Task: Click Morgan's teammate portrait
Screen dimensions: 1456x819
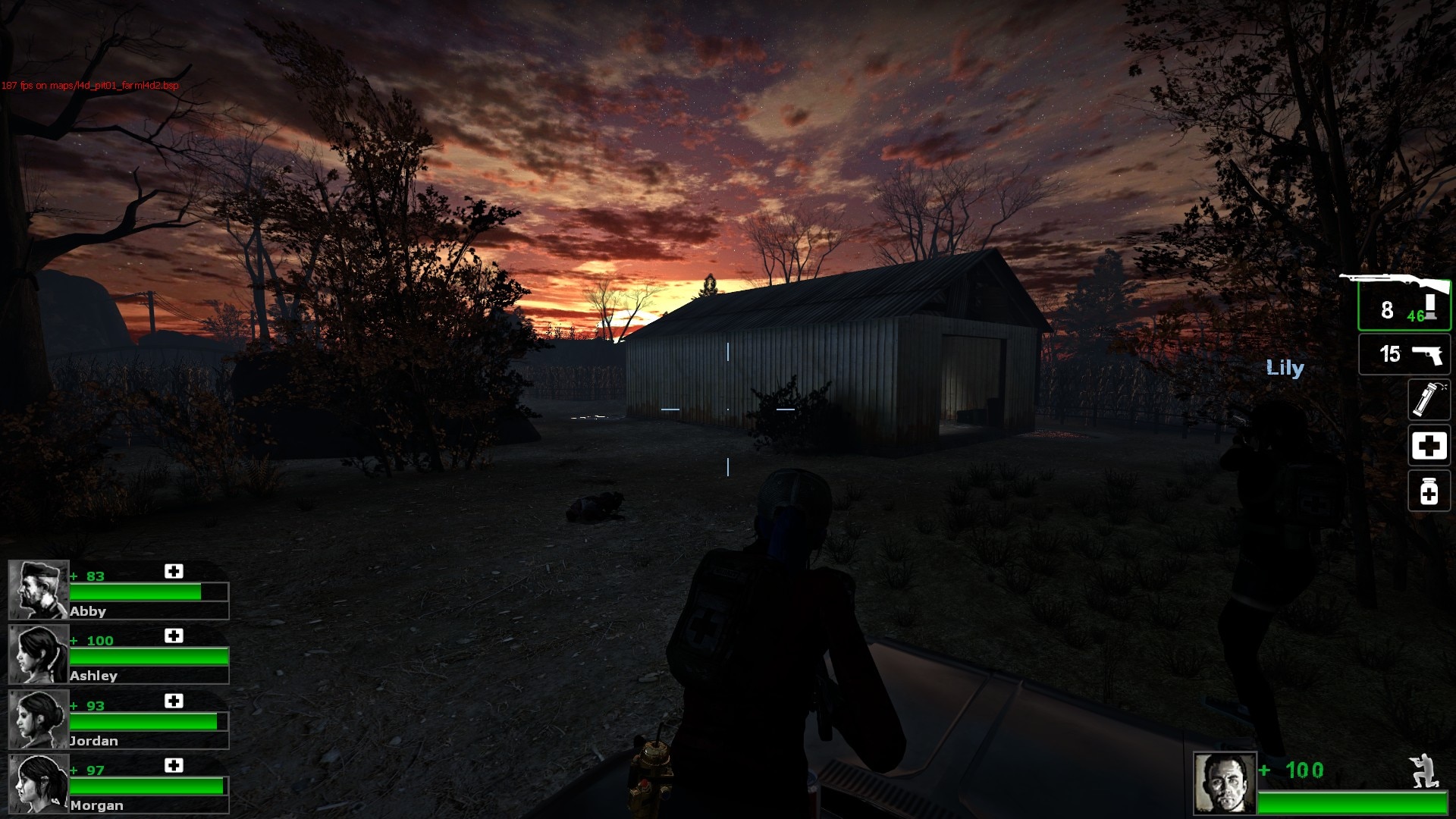Action: [39, 784]
